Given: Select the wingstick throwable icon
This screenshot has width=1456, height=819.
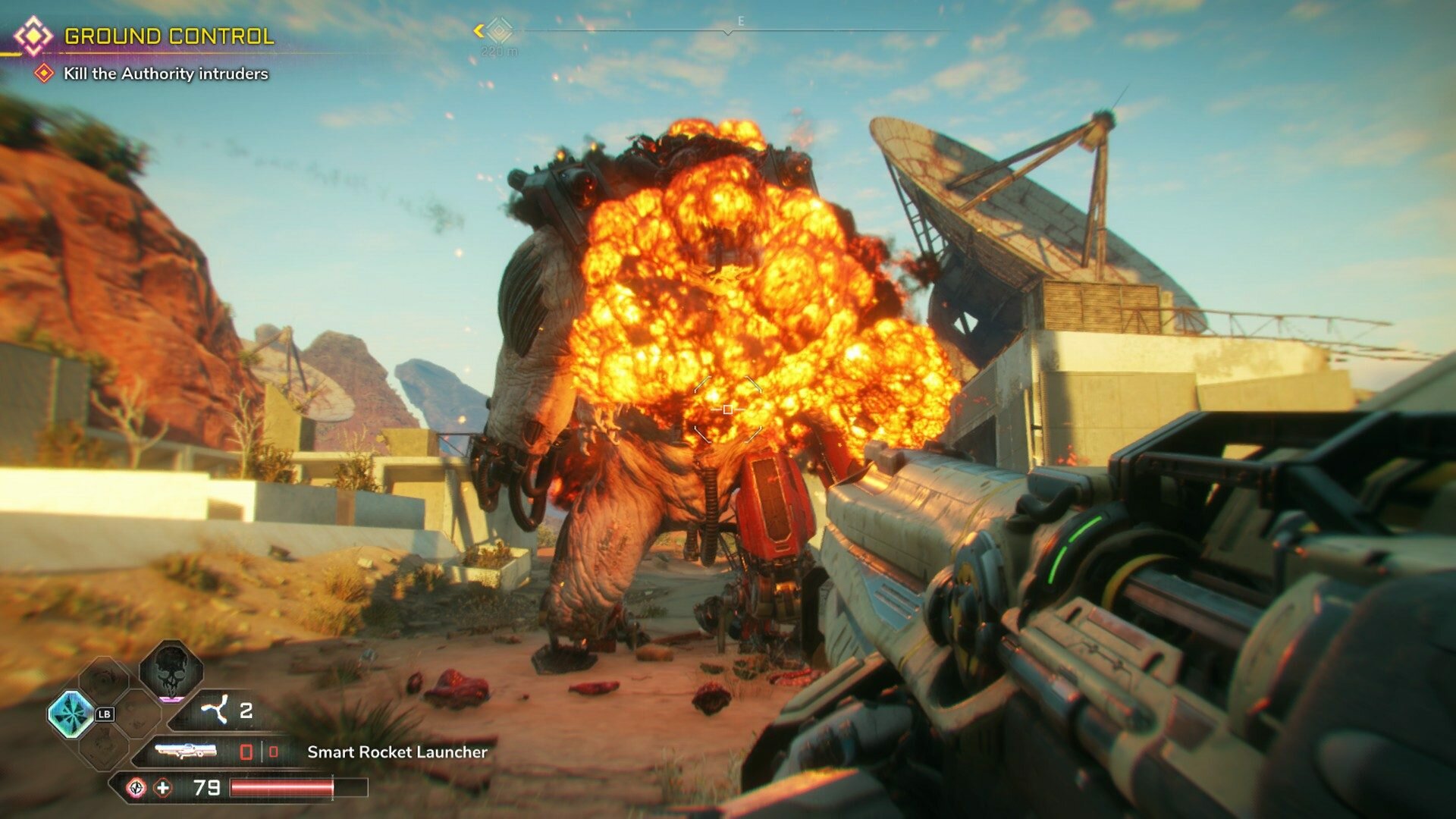Looking at the screenshot, I should pos(214,710).
